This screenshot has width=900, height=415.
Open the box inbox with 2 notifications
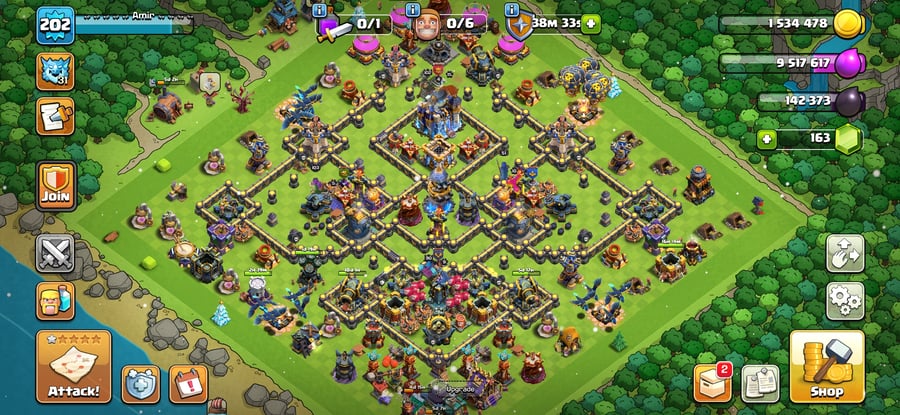point(713,382)
